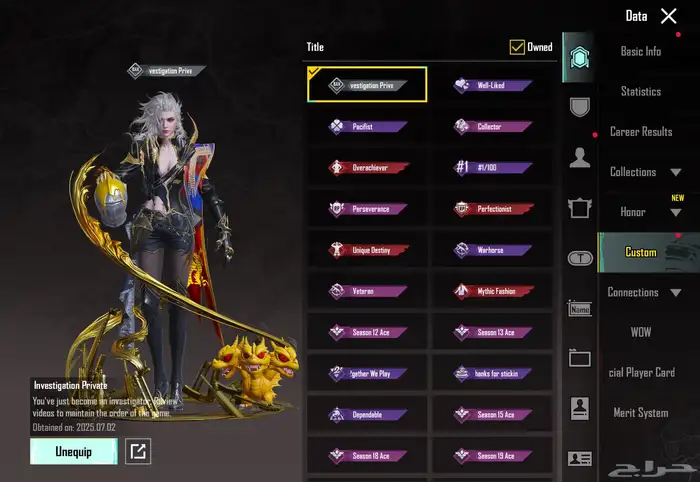The height and width of the screenshot is (482, 700).
Task: Expand the Honor menu
Action: coord(645,212)
